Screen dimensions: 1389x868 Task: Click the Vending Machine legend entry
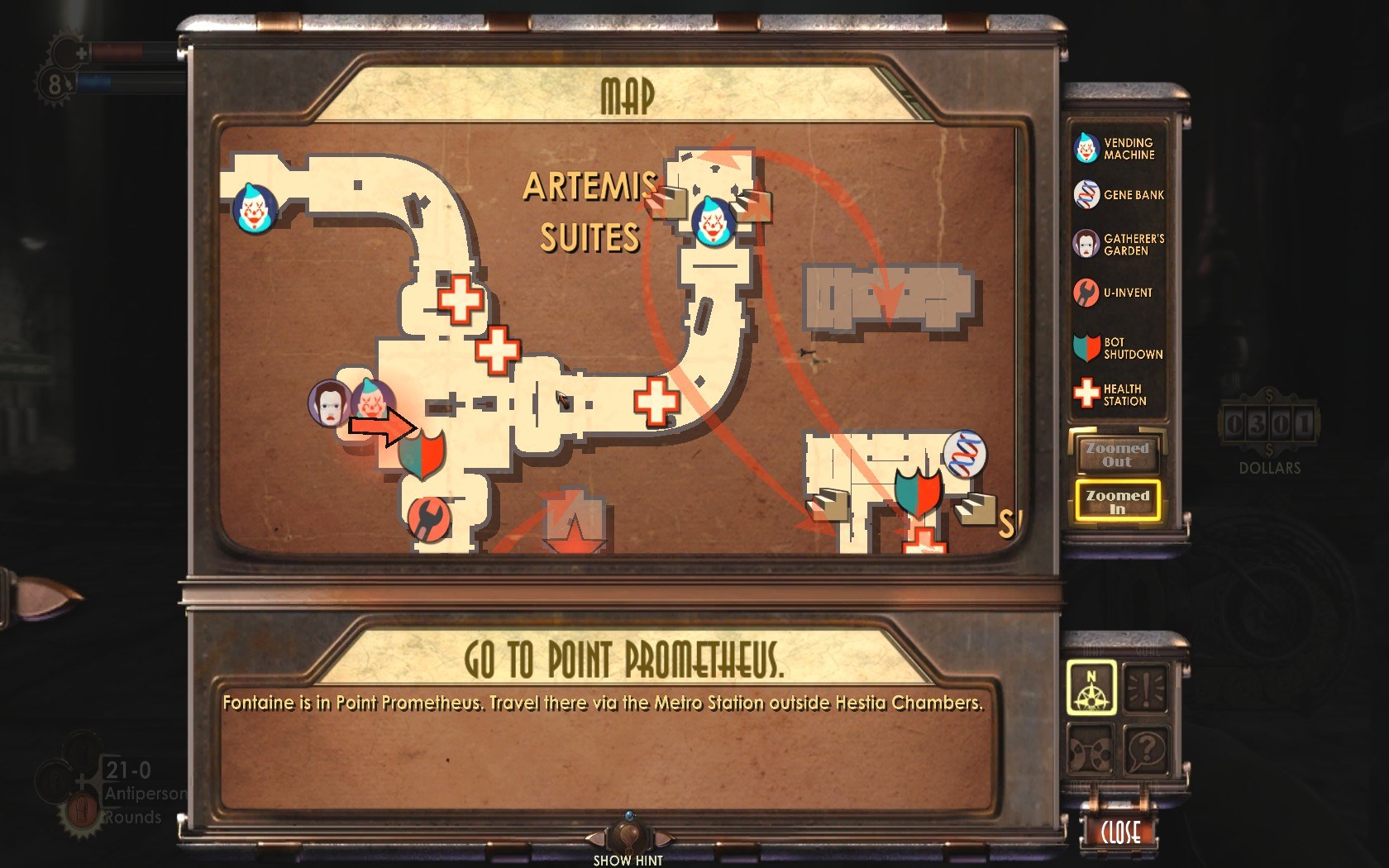[x=1117, y=149]
